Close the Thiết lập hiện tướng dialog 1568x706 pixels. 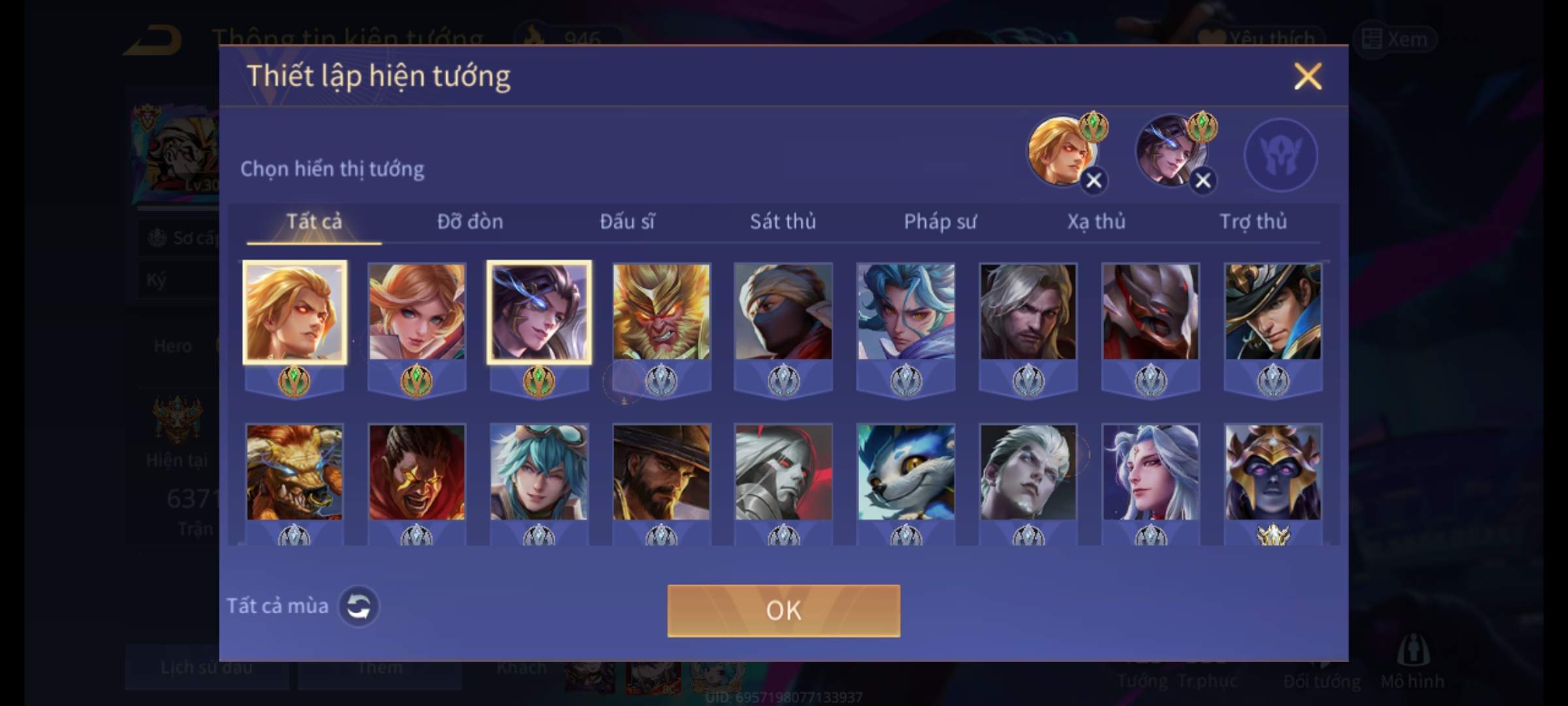(x=1307, y=76)
